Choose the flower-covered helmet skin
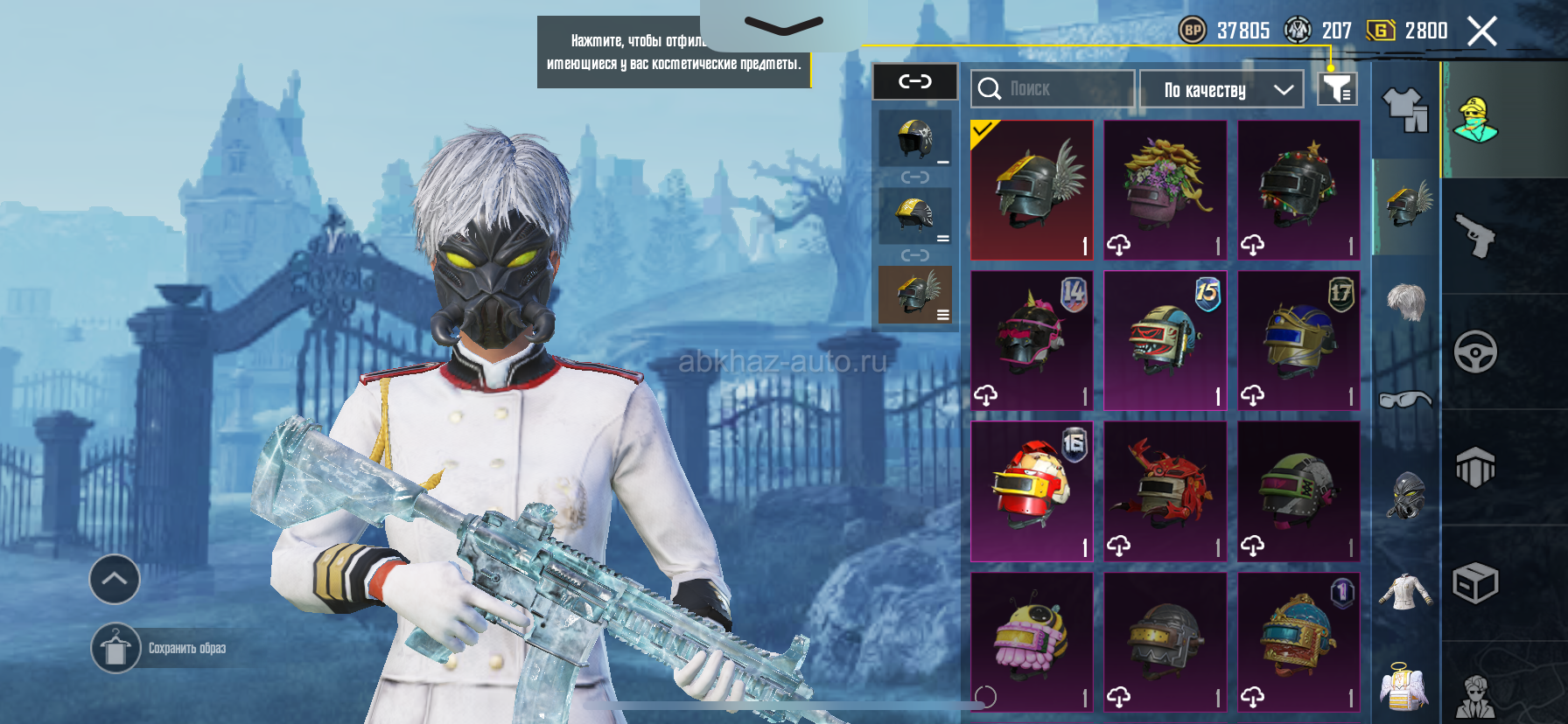Screen dimensions: 1568x724 pyautogui.click(x=1165, y=191)
